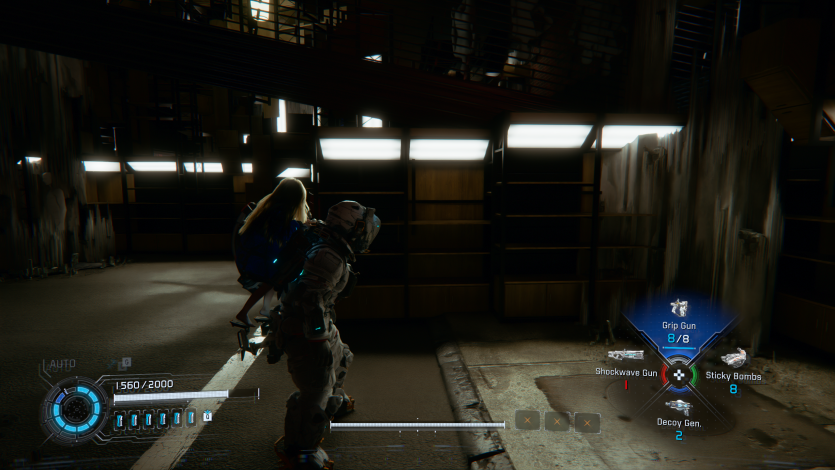Click the circular blue thruster gauge
The width and height of the screenshot is (835, 470).
coord(75,410)
